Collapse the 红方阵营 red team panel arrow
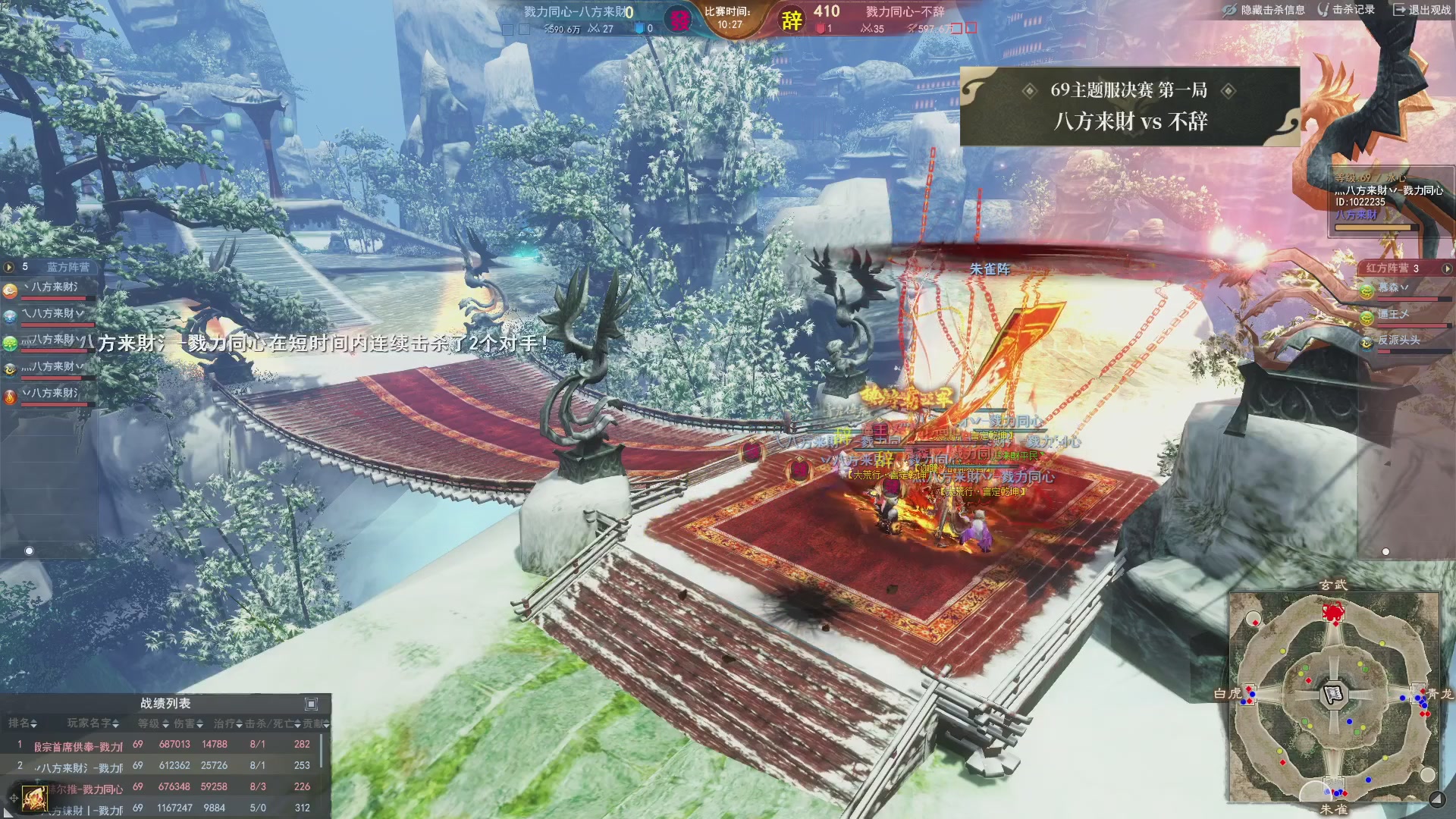Viewport: 1456px width, 819px height. point(1447,268)
